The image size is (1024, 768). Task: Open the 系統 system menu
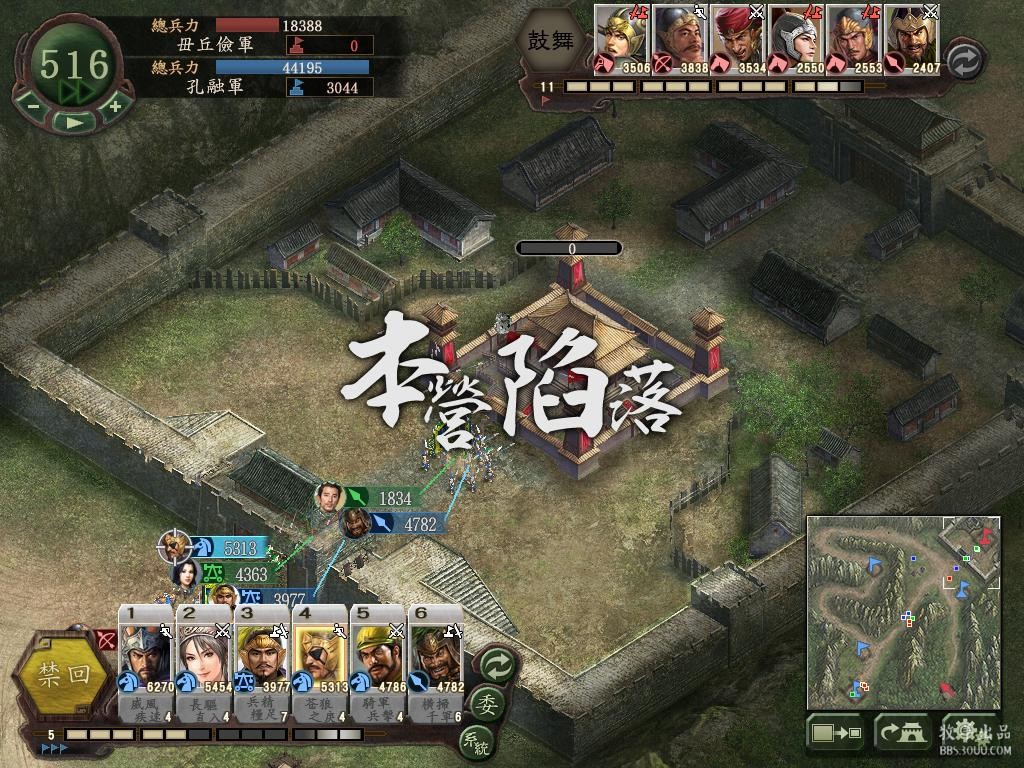coord(474,741)
